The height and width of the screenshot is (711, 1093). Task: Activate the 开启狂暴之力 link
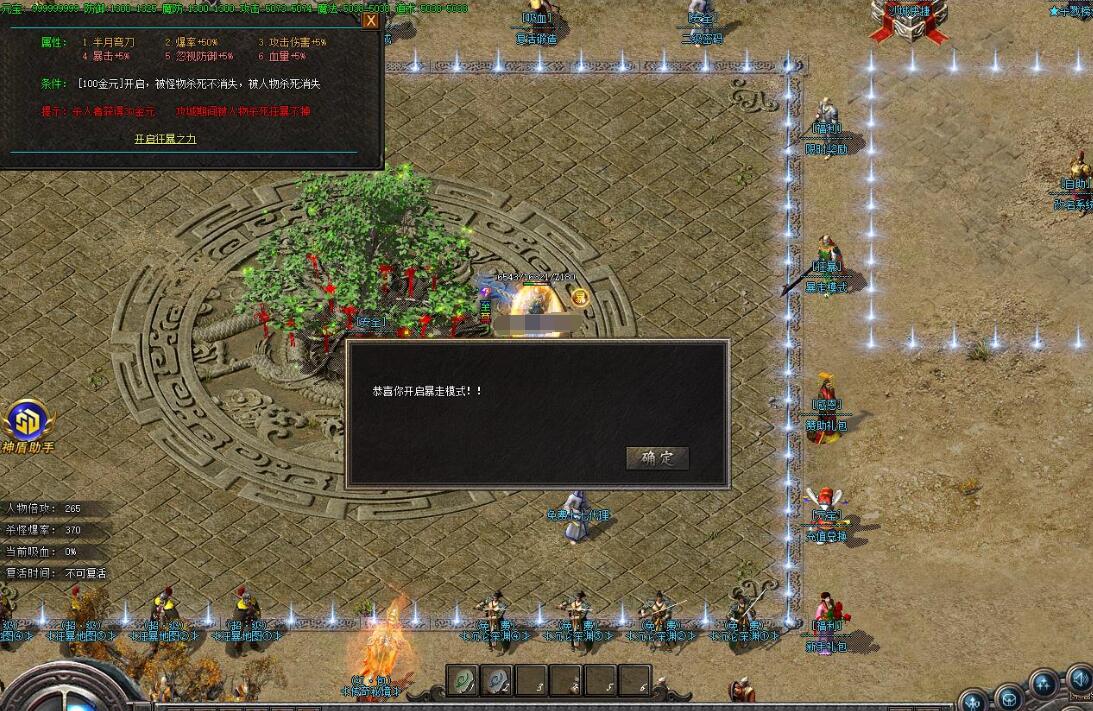click(165, 139)
